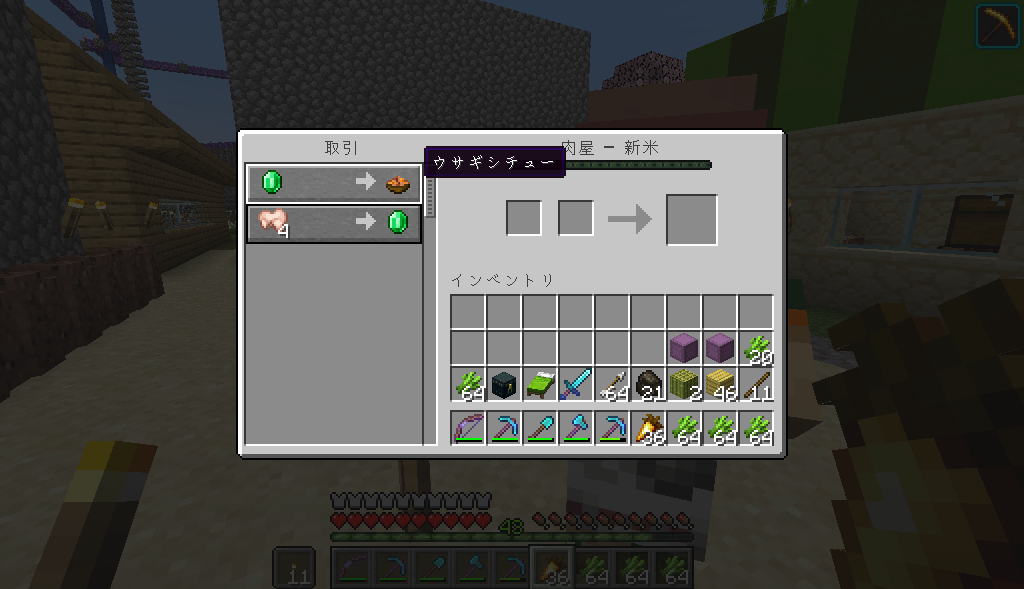Select the stack of 11 sticks
1024x589 pixels.
pyautogui.click(x=756, y=385)
